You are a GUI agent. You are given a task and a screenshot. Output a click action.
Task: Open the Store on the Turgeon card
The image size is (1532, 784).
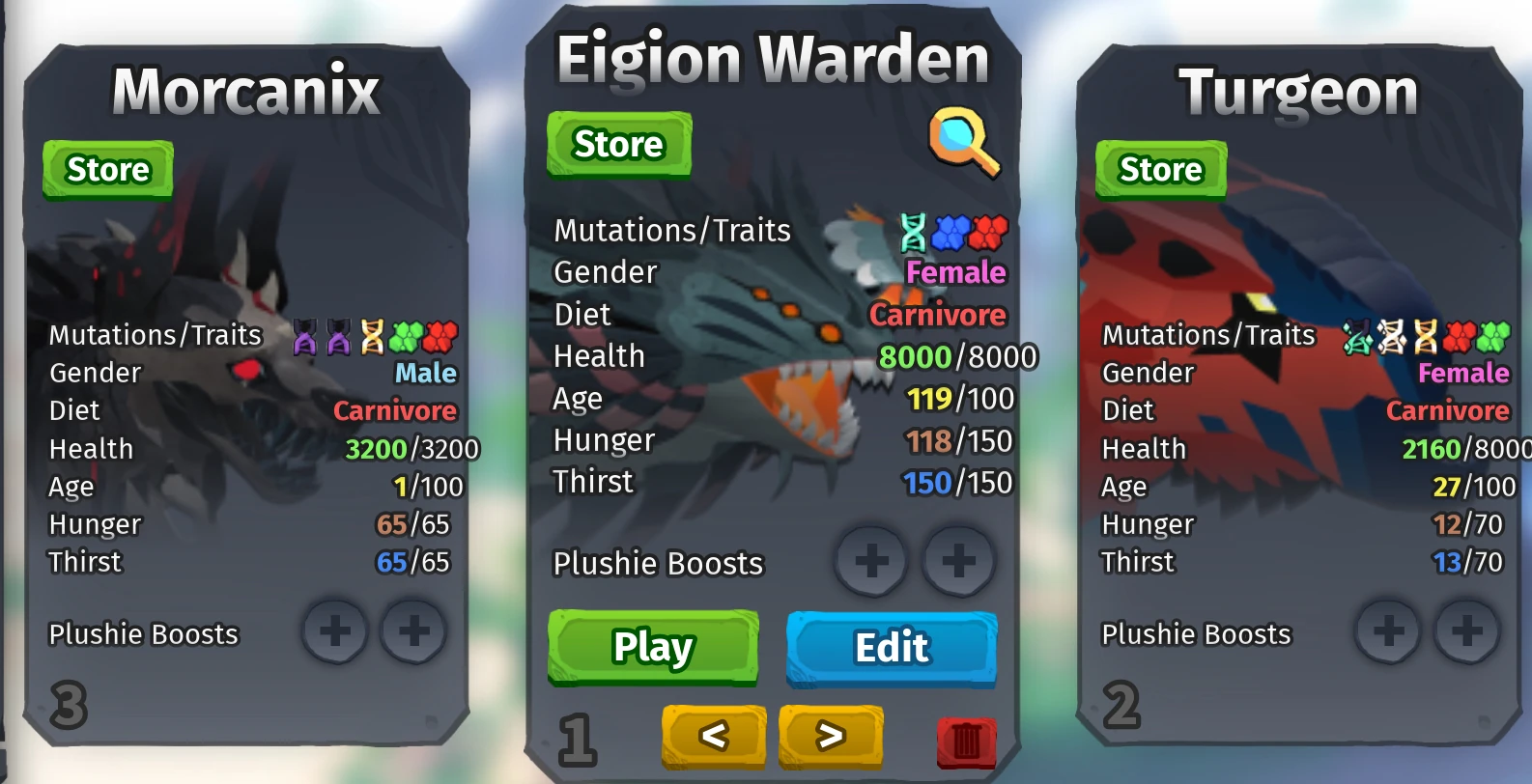tap(1161, 169)
